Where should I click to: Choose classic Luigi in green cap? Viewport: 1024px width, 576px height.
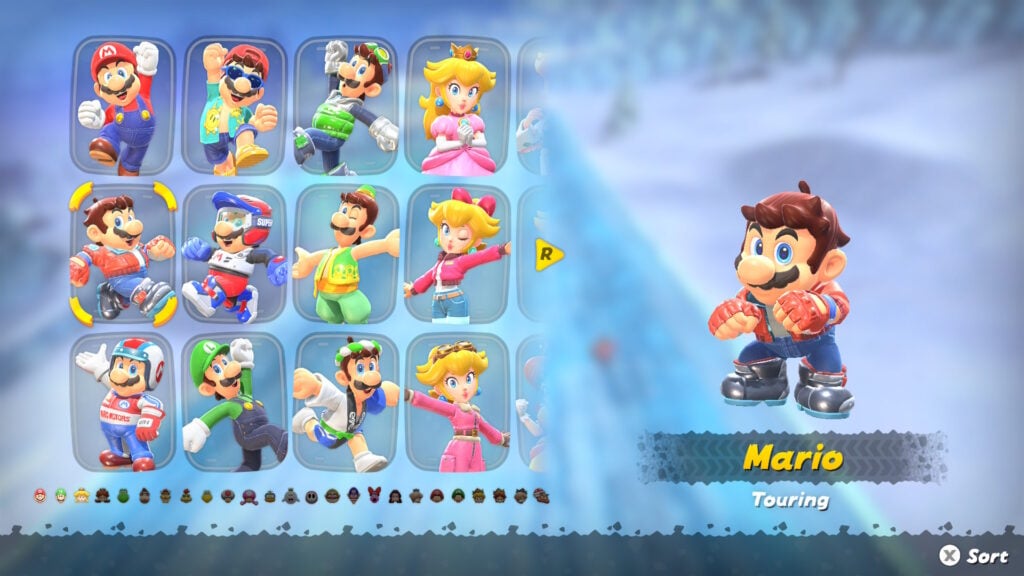click(x=235, y=402)
